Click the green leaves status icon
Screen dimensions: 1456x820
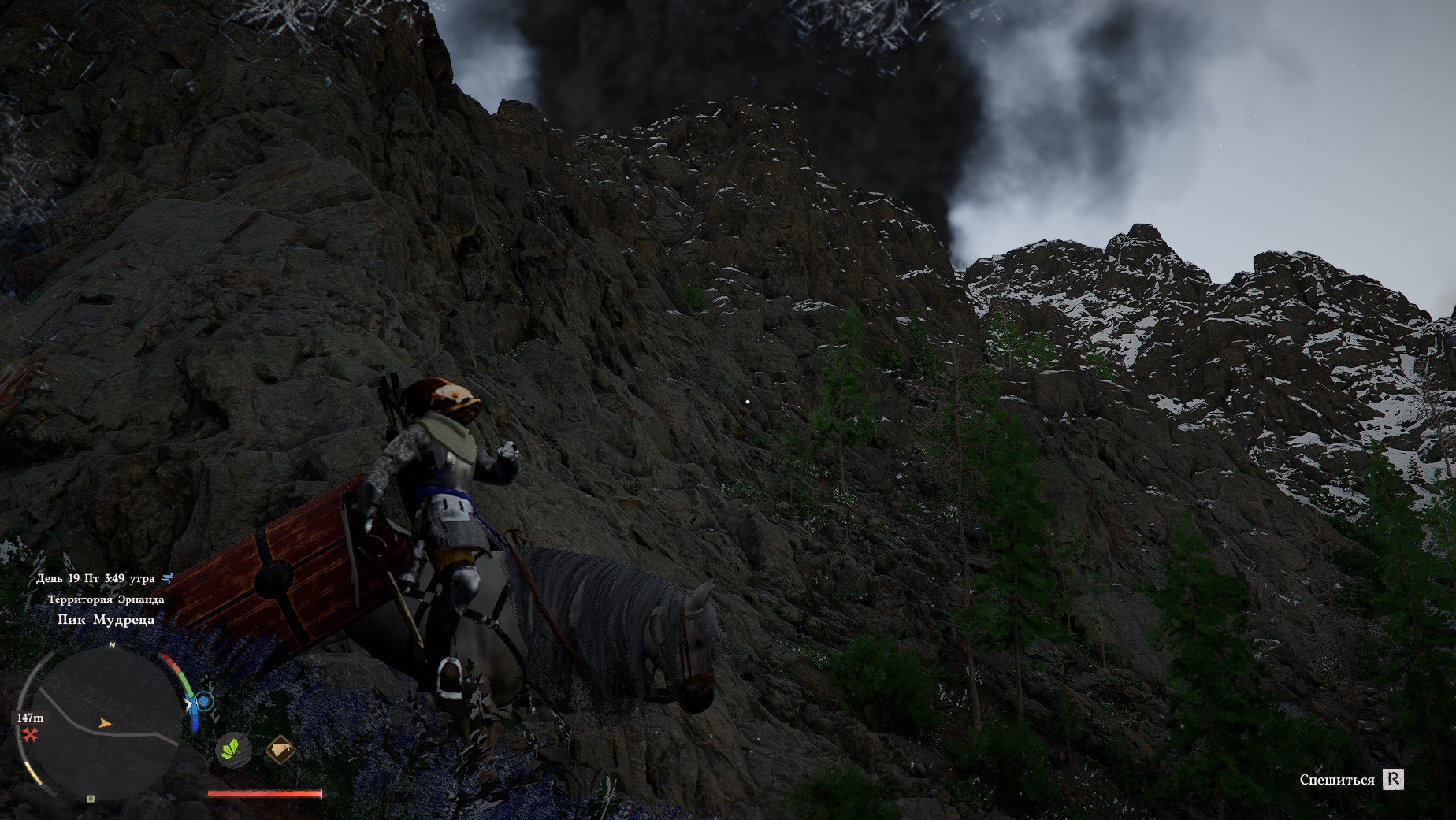(x=233, y=748)
